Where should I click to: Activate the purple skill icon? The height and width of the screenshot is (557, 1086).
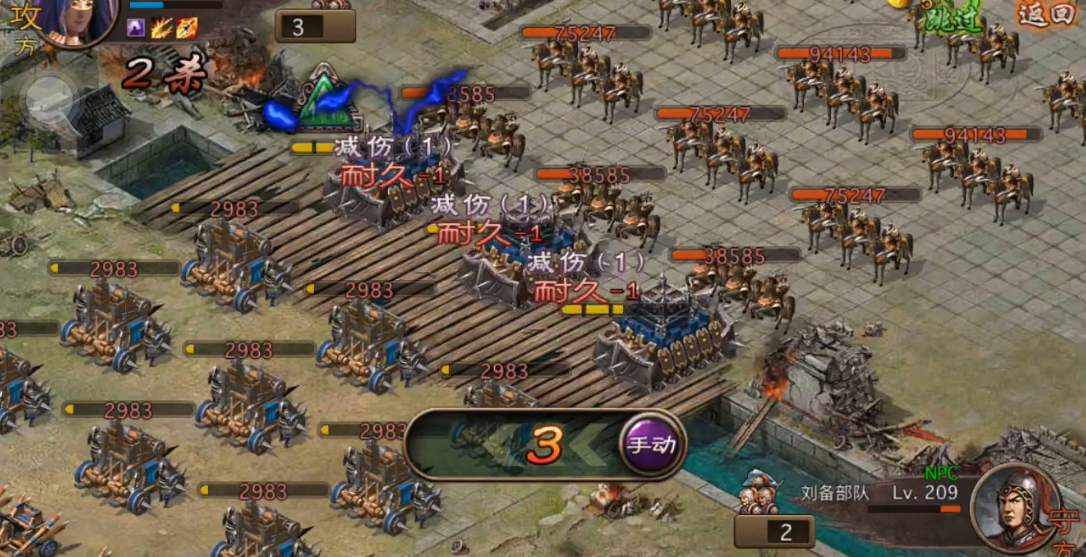(x=137, y=28)
